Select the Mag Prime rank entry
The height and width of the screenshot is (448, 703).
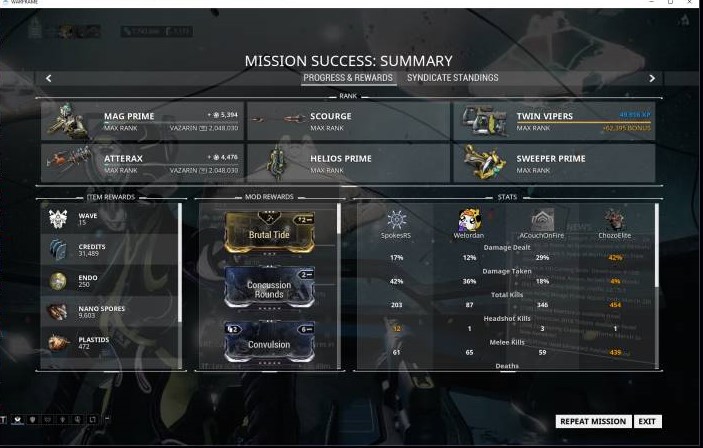(142, 121)
